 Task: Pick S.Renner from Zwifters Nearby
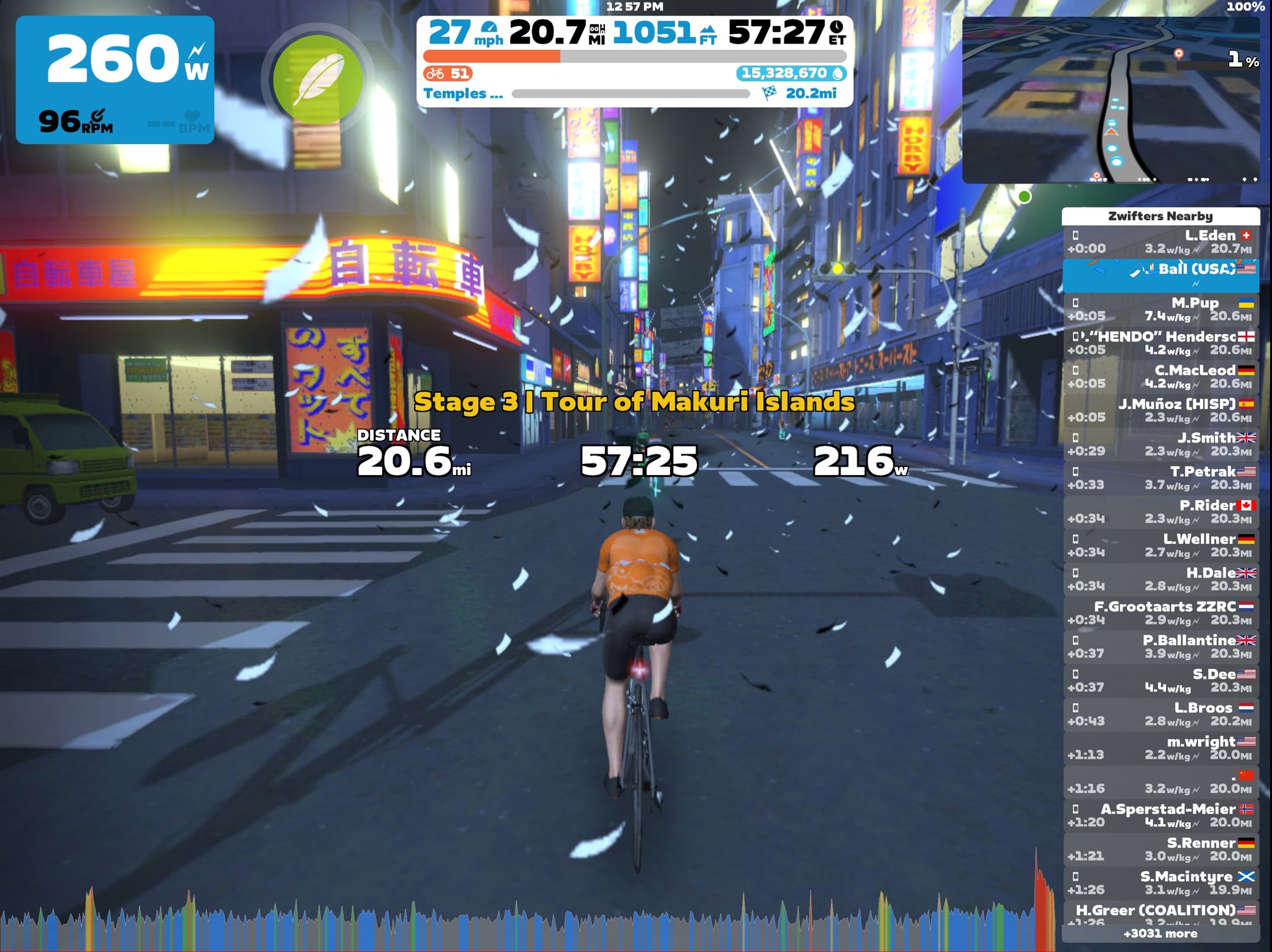coord(1160,849)
